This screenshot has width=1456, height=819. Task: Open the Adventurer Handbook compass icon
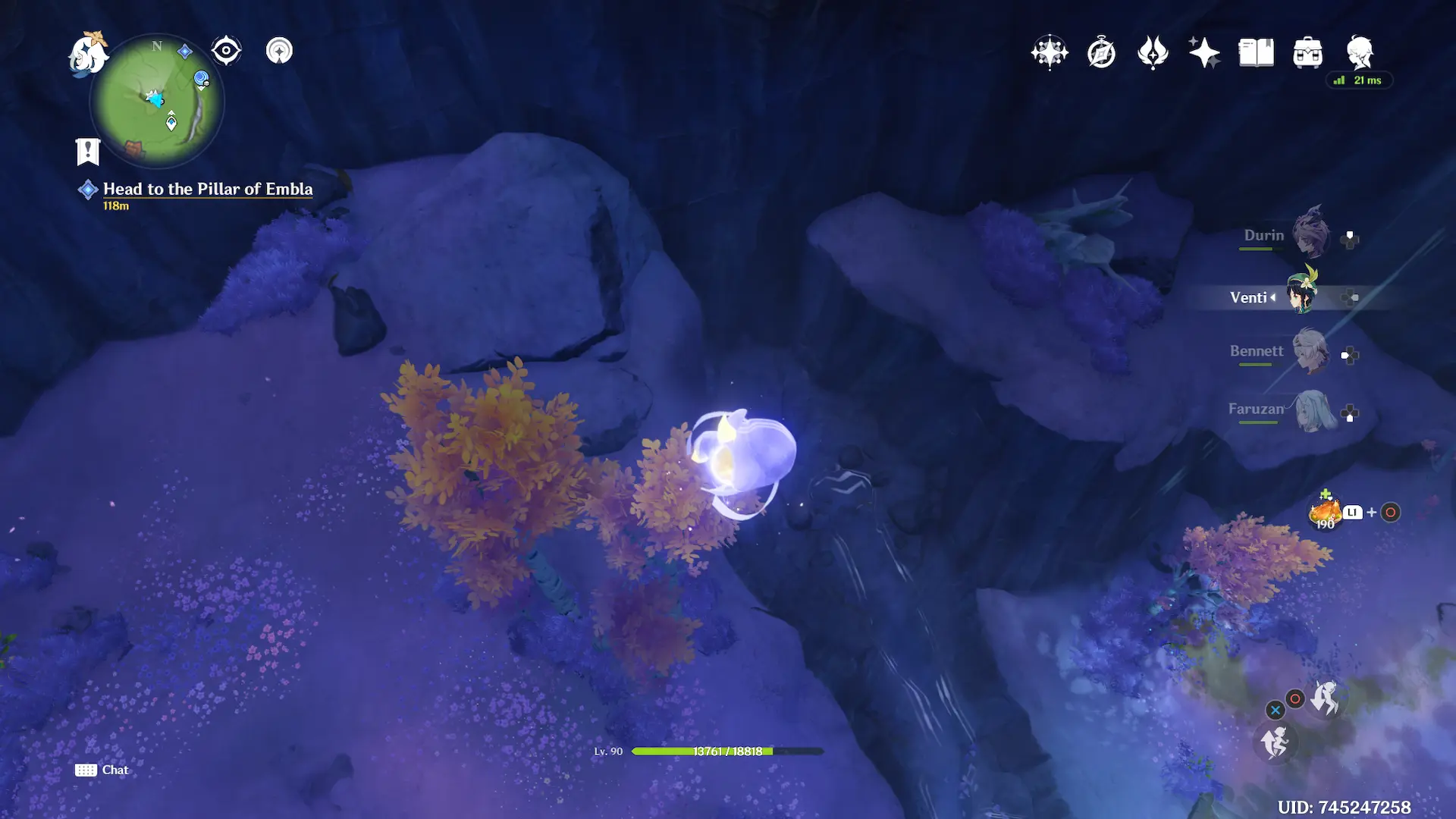point(1101,53)
